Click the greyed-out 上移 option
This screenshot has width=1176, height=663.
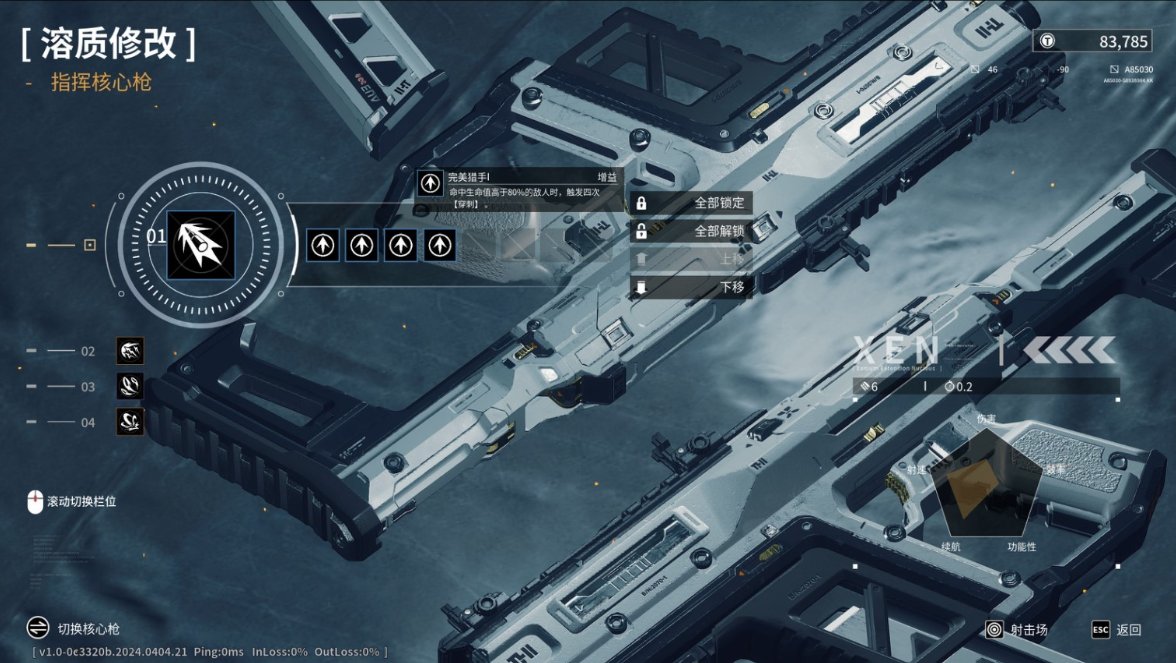point(691,259)
